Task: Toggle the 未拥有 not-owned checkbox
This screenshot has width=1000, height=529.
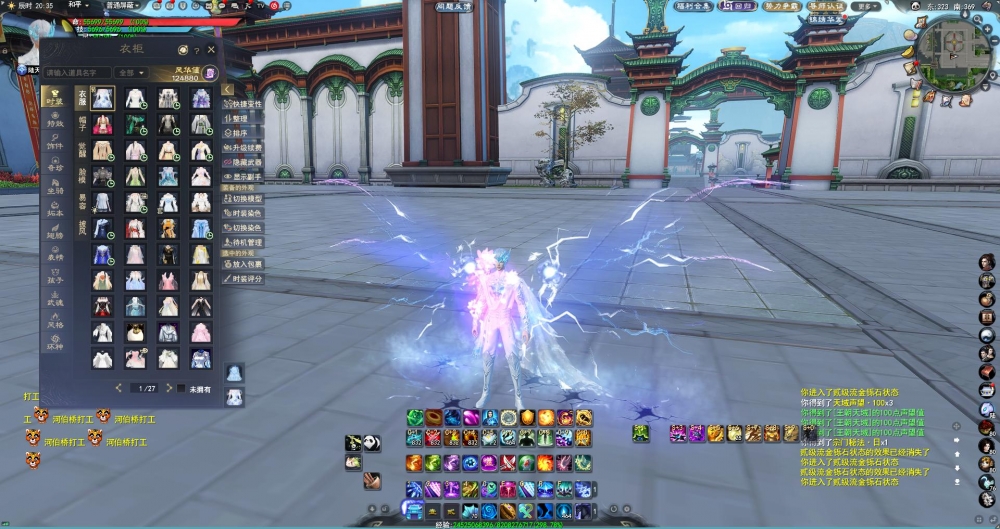Action: (184, 388)
